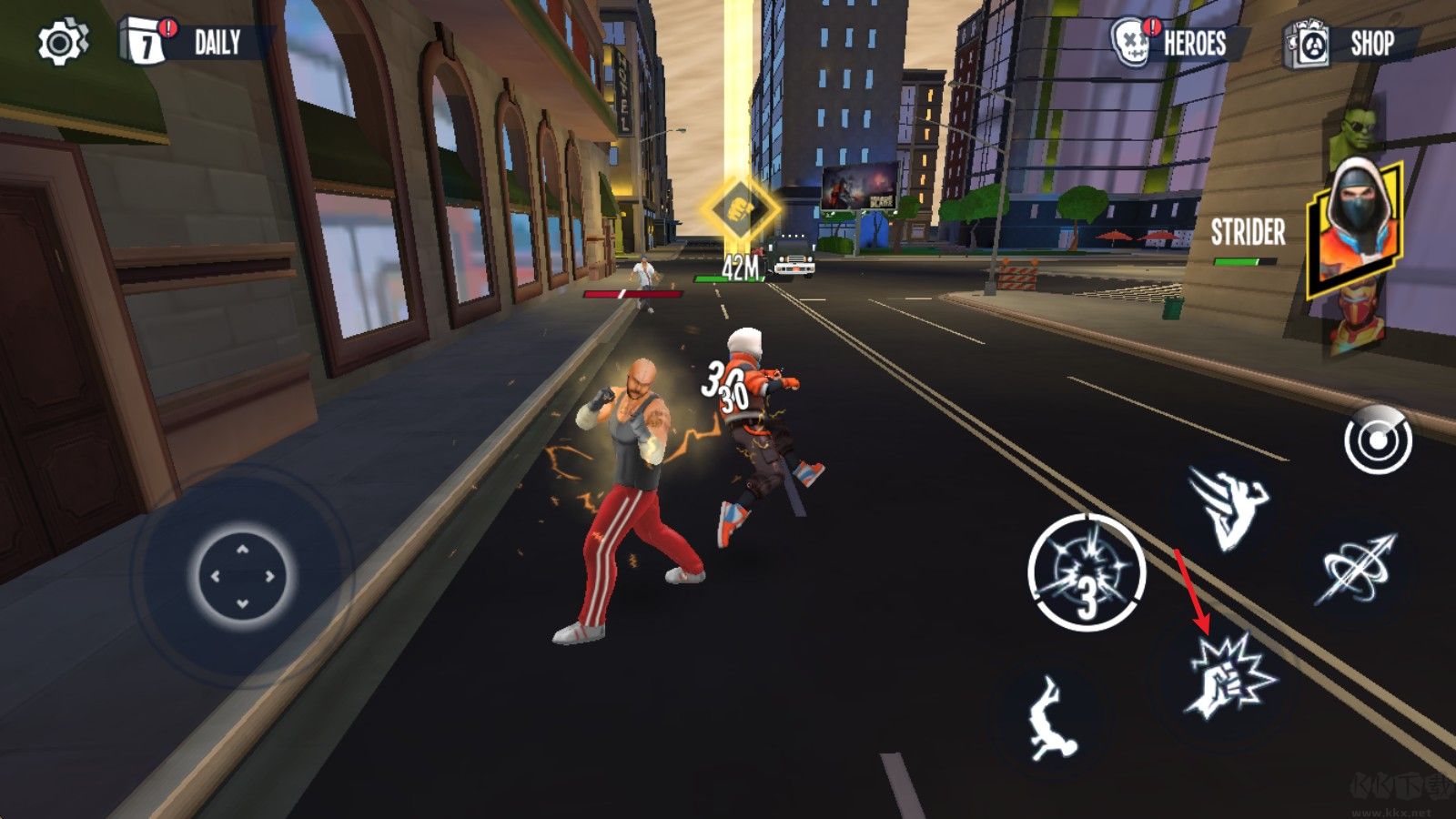Screen dimensions: 1456x819
Task: Open the settings gear menu
Action: [x=62, y=43]
